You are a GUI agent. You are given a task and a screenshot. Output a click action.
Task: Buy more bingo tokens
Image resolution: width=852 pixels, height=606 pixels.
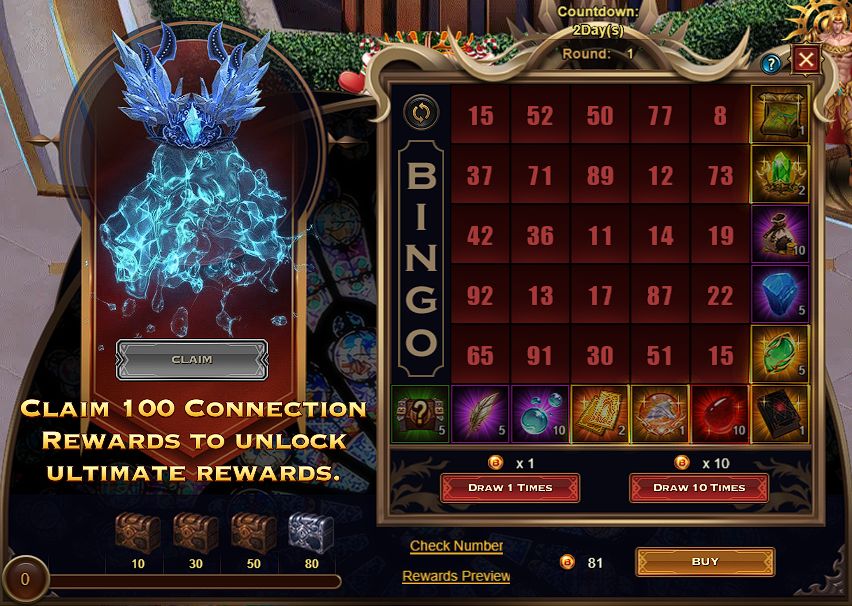pos(704,562)
